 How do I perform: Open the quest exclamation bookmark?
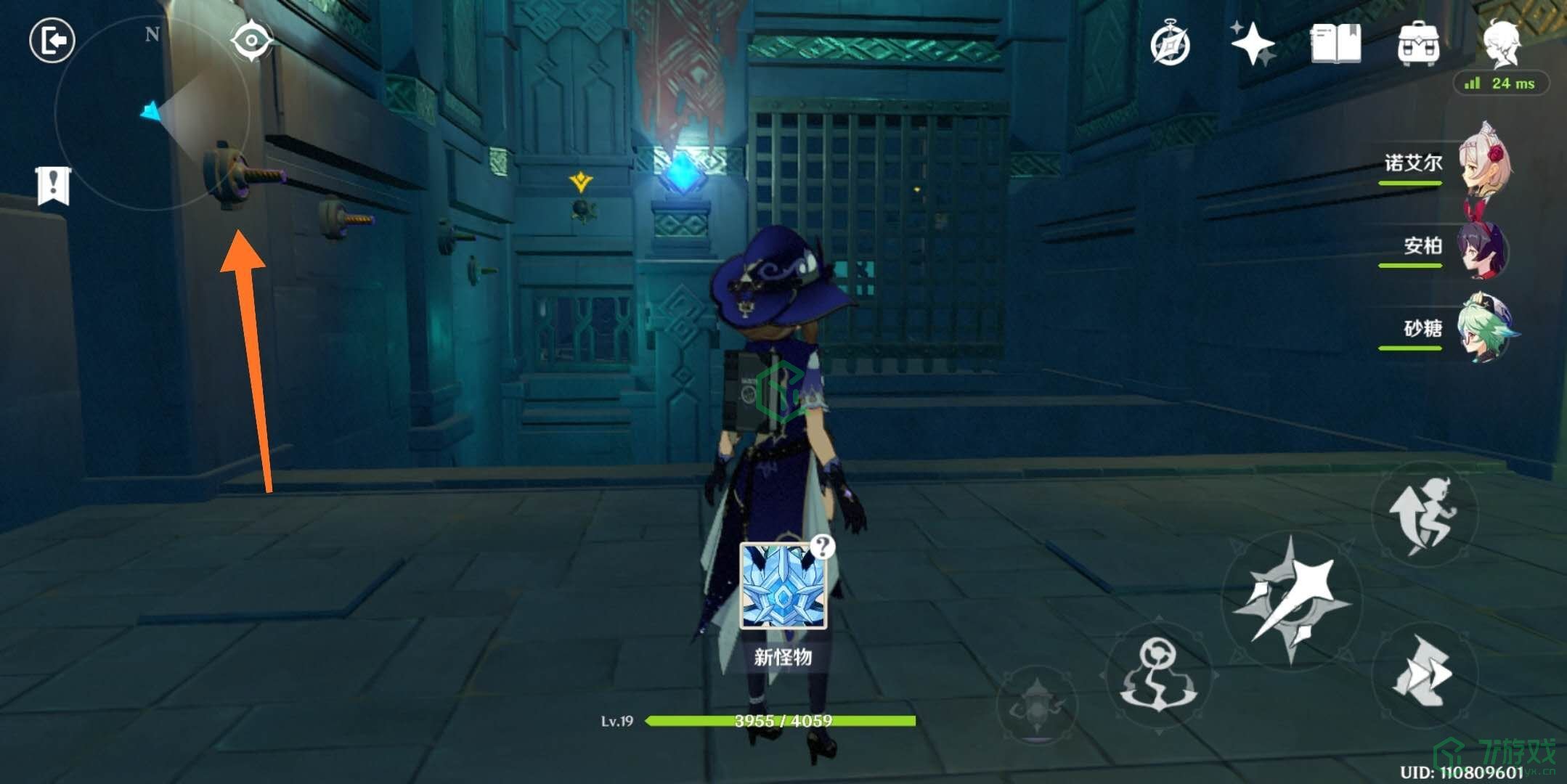53,186
